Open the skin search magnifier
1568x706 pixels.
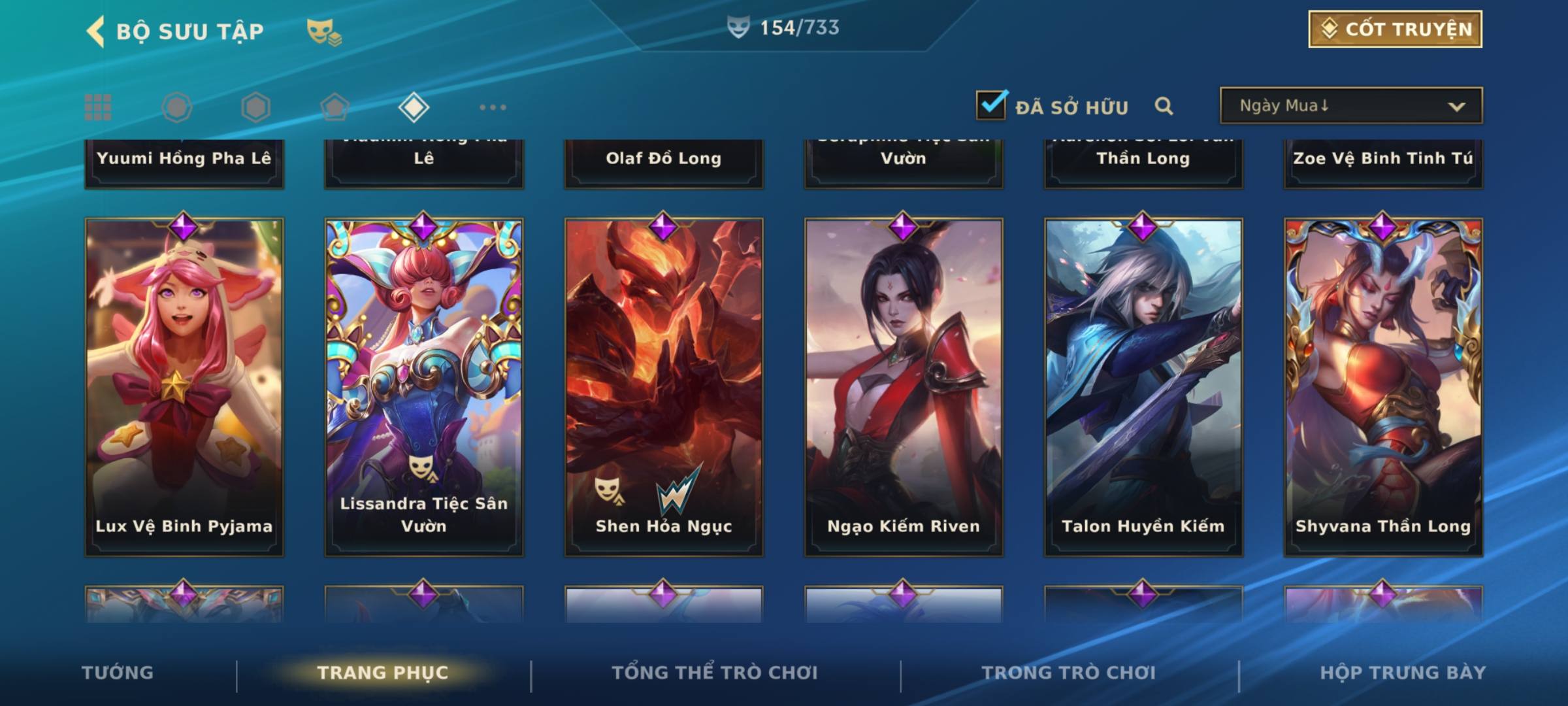pyautogui.click(x=1164, y=106)
